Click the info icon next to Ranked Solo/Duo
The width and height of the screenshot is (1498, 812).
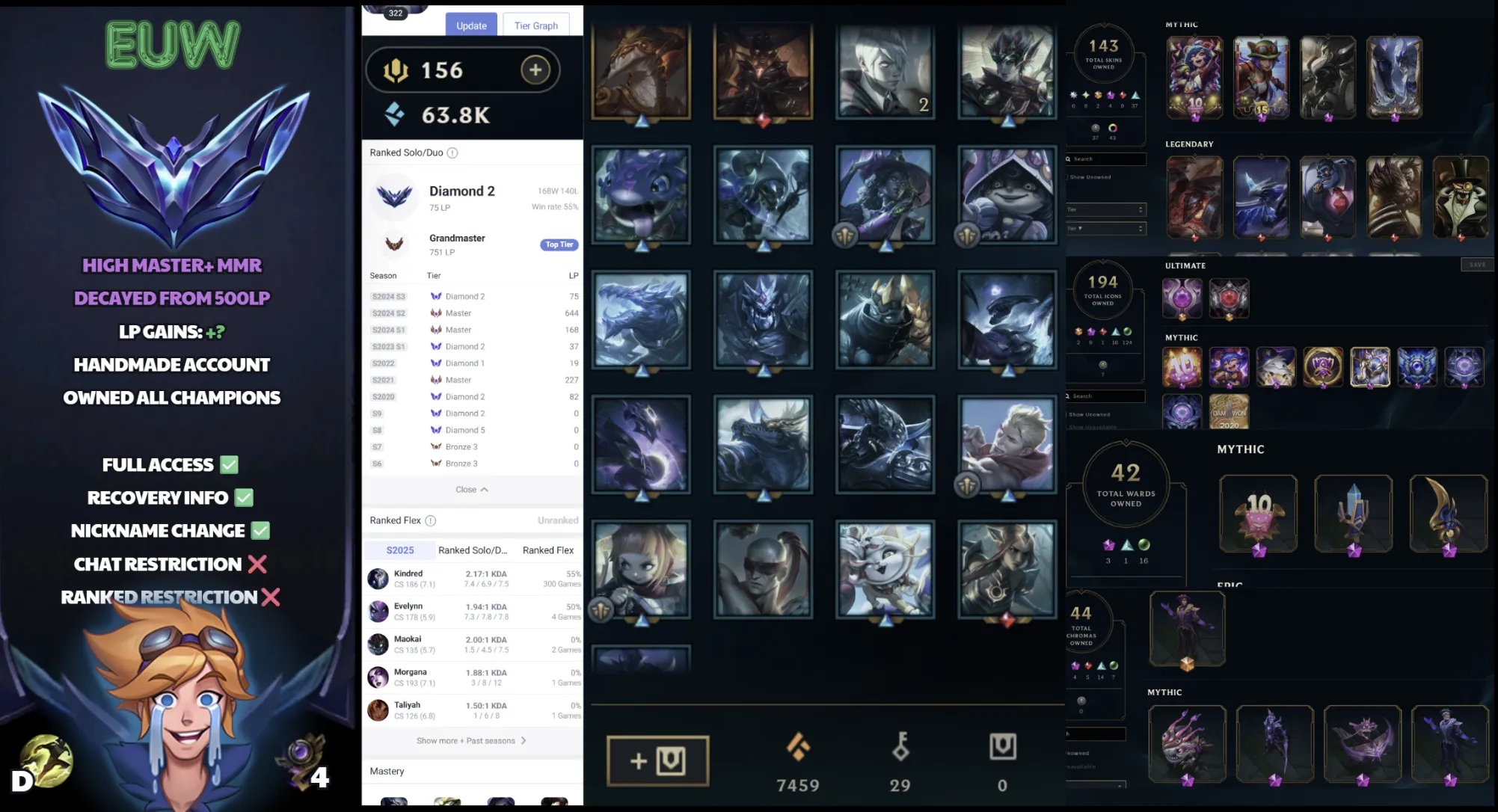[x=452, y=153]
